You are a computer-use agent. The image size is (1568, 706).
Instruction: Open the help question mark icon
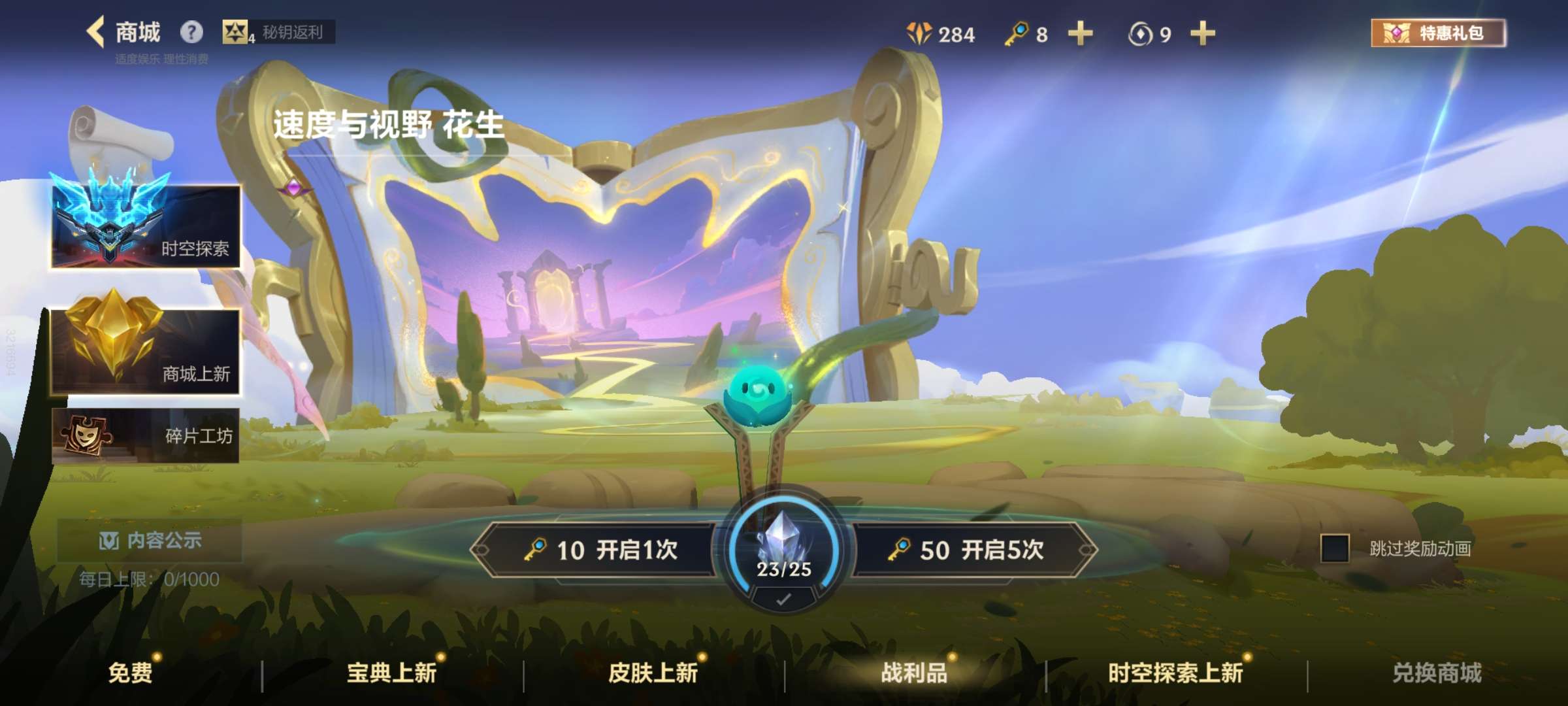pos(190,31)
